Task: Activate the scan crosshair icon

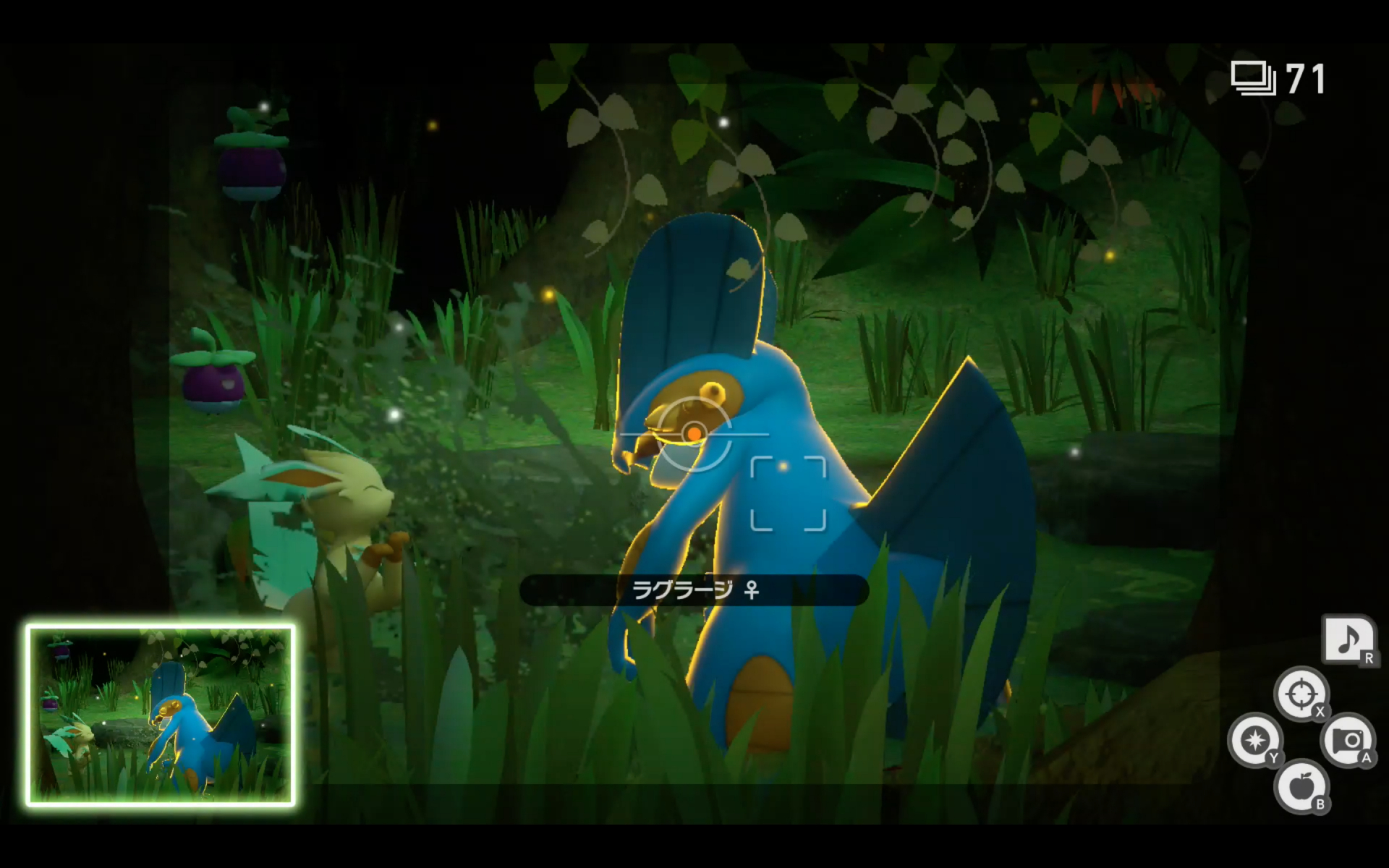Action: pyautogui.click(x=1301, y=694)
